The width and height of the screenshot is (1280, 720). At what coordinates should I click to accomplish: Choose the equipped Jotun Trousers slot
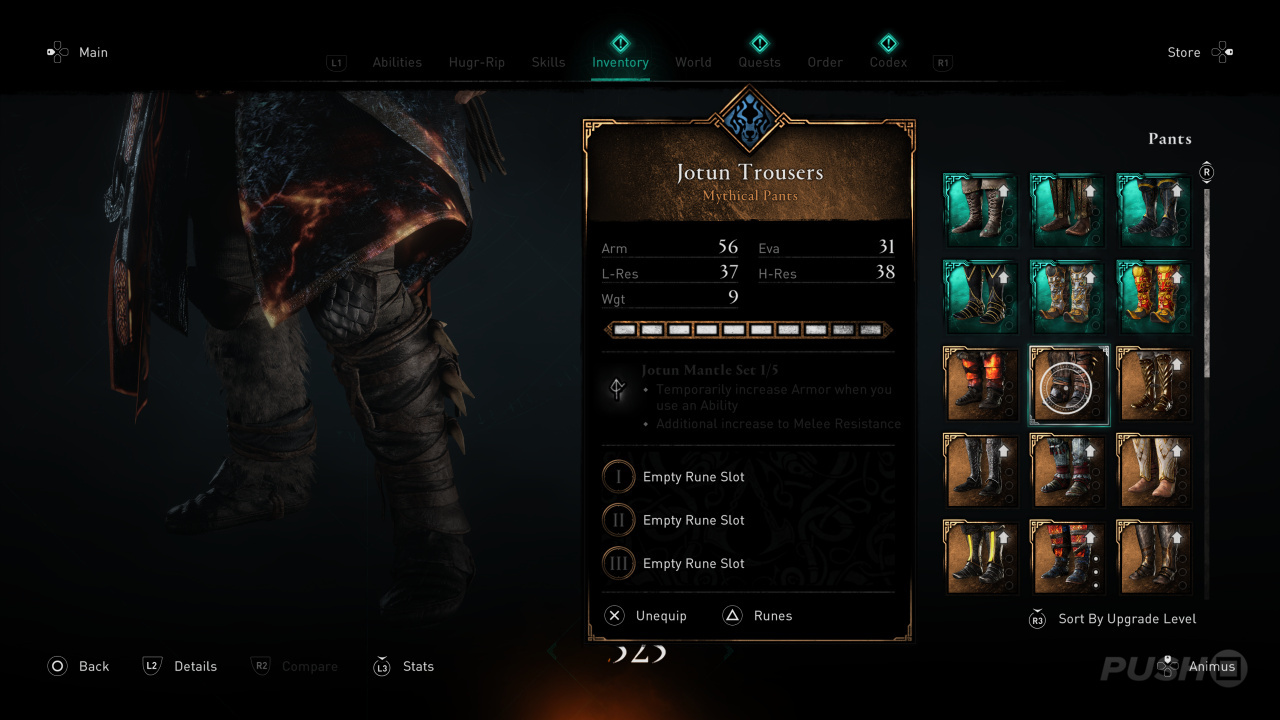(1068, 385)
